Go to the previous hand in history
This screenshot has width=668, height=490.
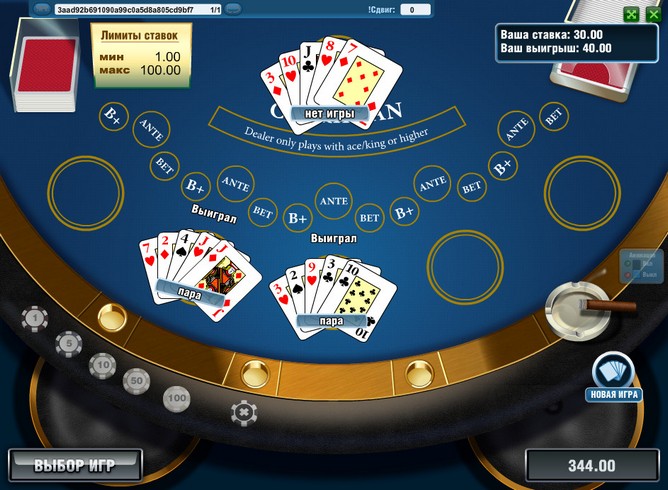[42, 9]
